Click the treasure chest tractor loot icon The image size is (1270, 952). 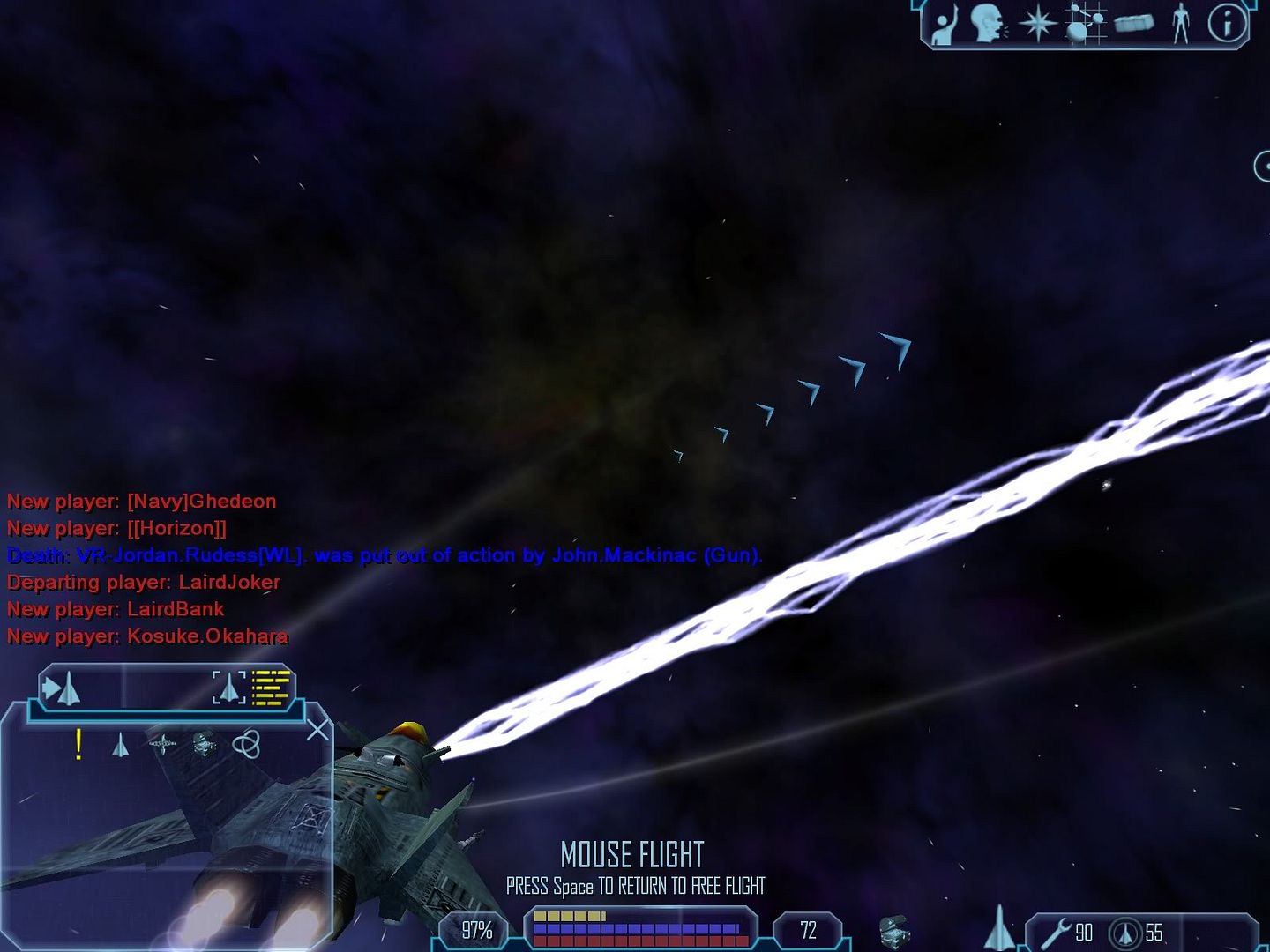click(894, 931)
